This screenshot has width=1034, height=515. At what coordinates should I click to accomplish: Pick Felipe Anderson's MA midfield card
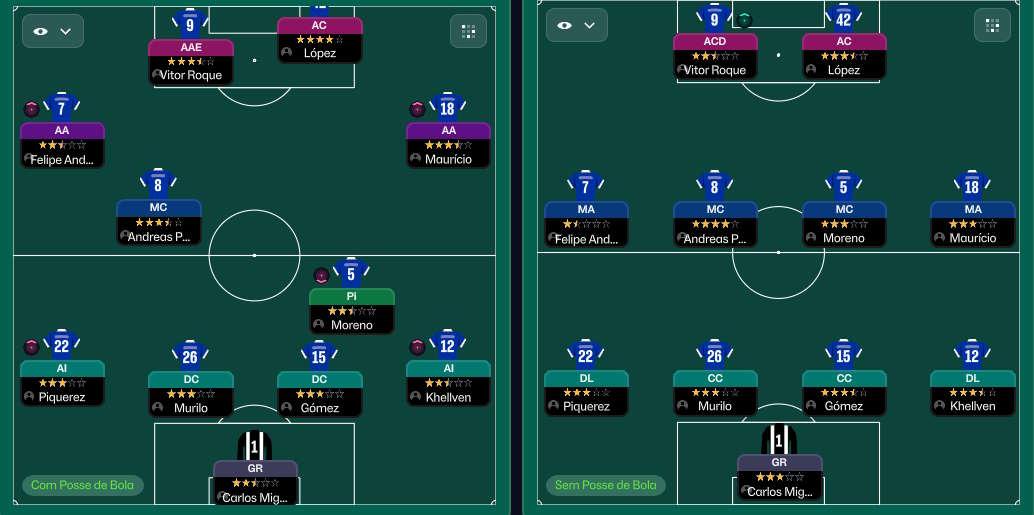[586, 224]
